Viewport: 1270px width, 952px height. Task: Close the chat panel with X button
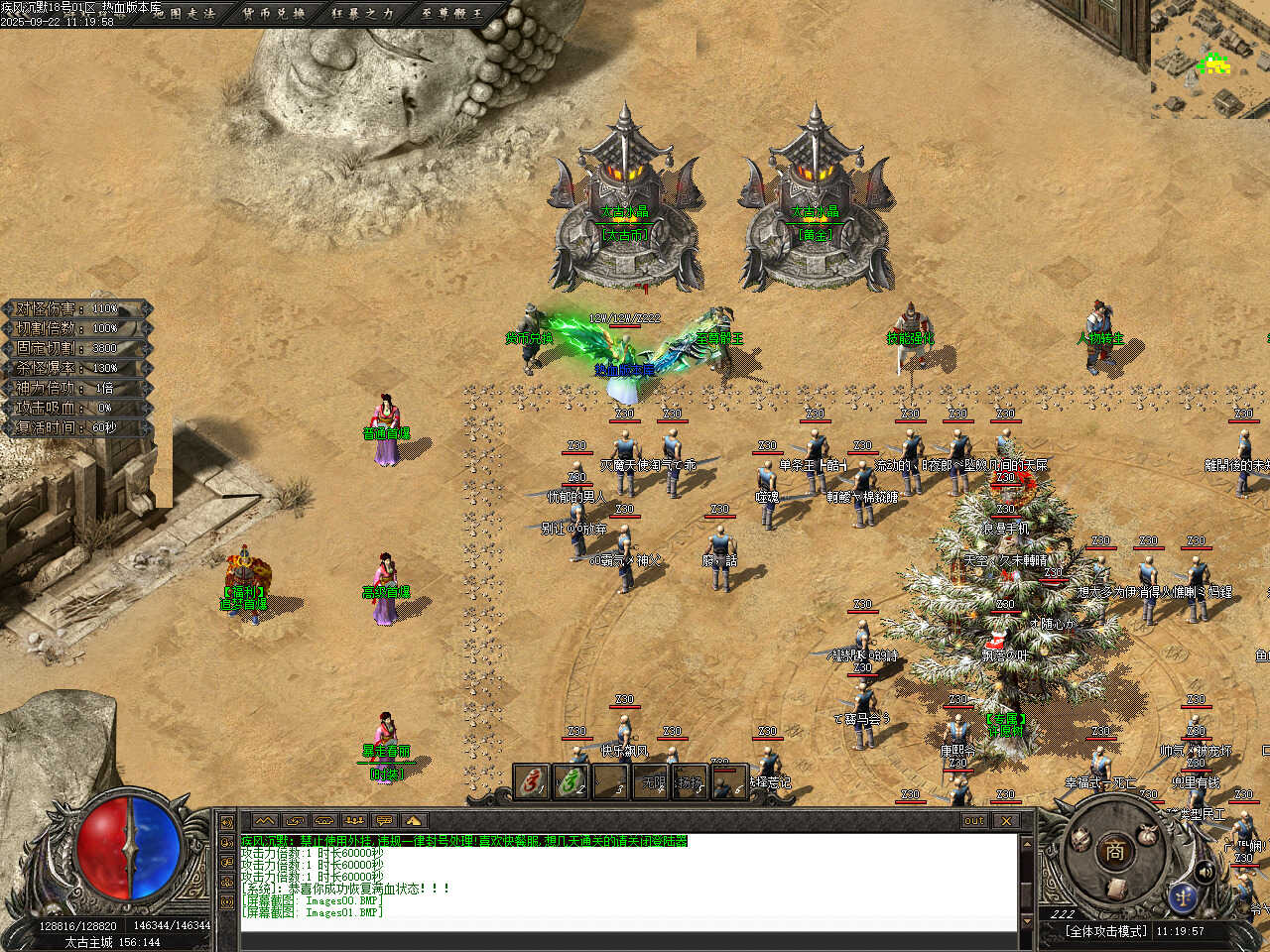click(x=1006, y=821)
